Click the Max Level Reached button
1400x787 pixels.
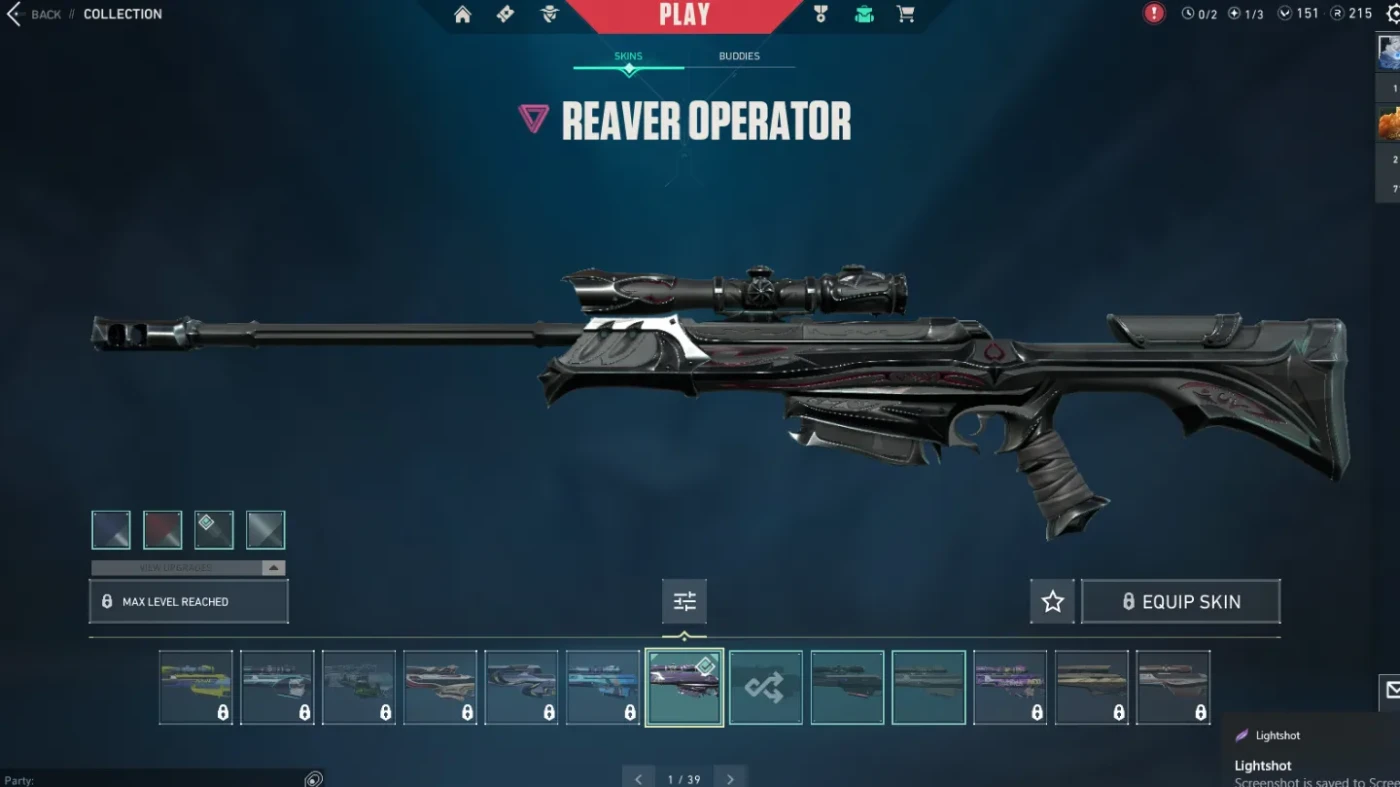(x=188, y=602)
